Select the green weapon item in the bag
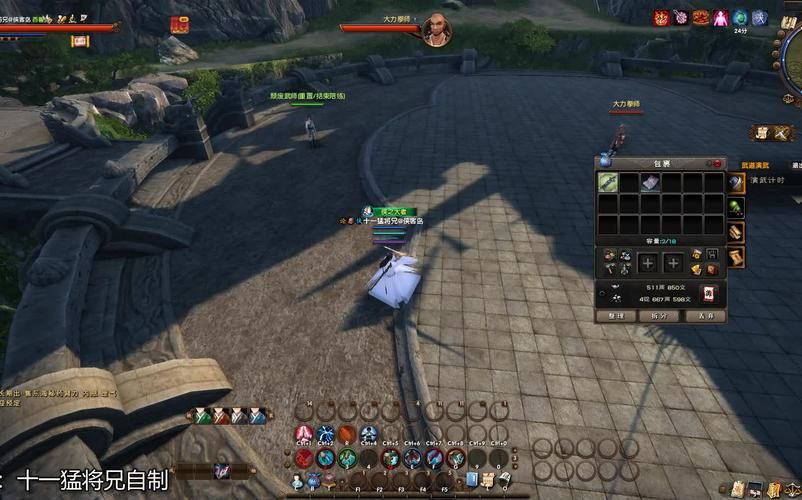This screenshot has height=500, width=802. coord(608,182)
